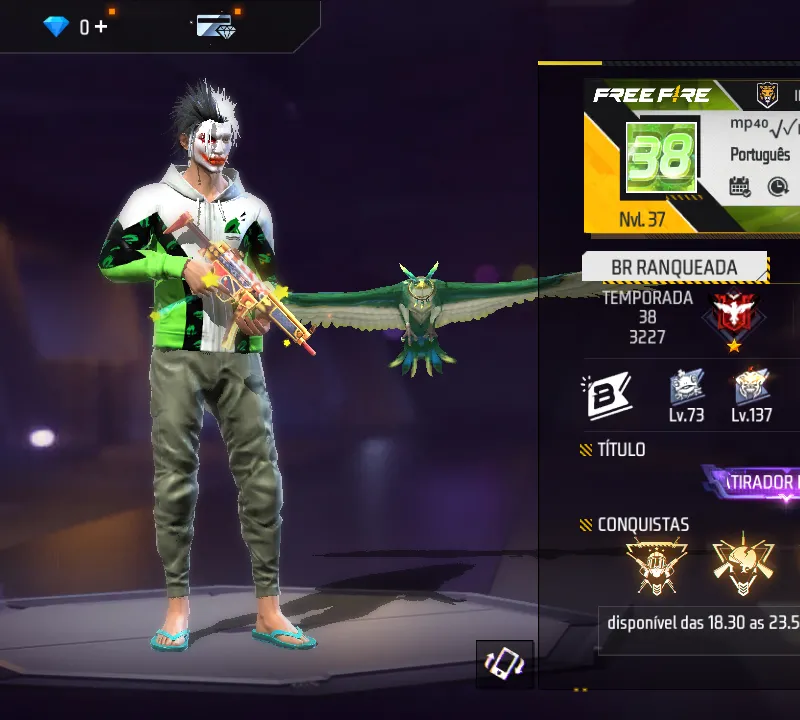This screenshot has height=720, width=800.
Task: View the helmet and rifles achievement
Action: (656, 565)
